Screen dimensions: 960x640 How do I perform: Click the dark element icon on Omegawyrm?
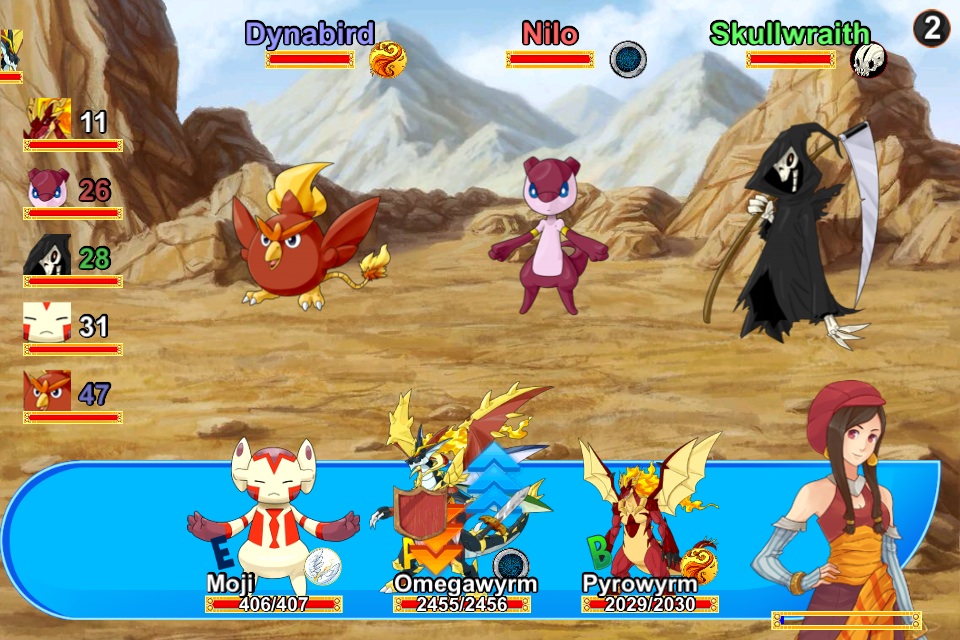[x=512, y=566]
